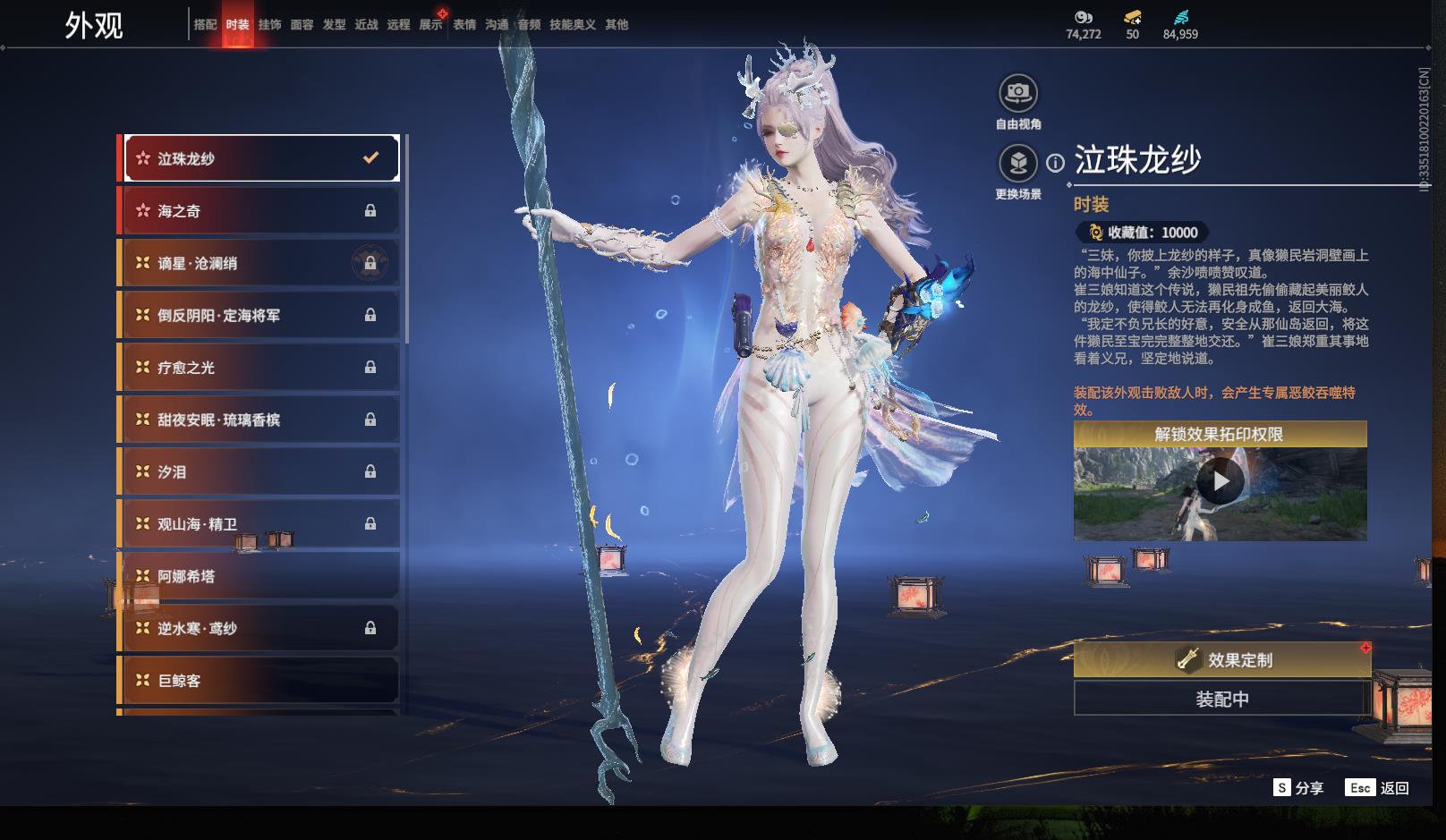1446x840 pixels.
Task: Select the 汐泪 outfit entry
Action: tap(259, 472)
